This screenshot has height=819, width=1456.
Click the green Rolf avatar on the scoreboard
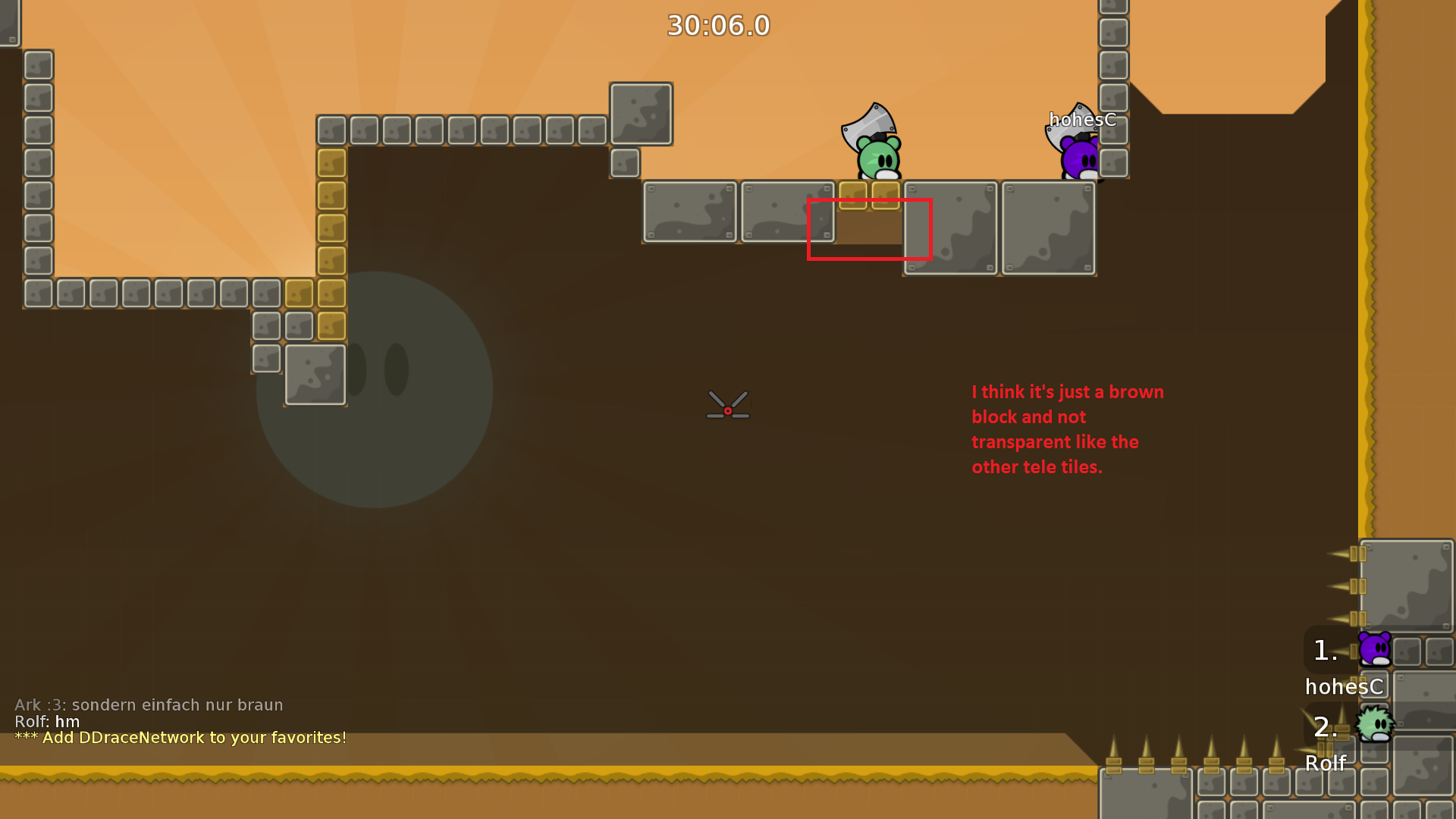click(1373, 726)
